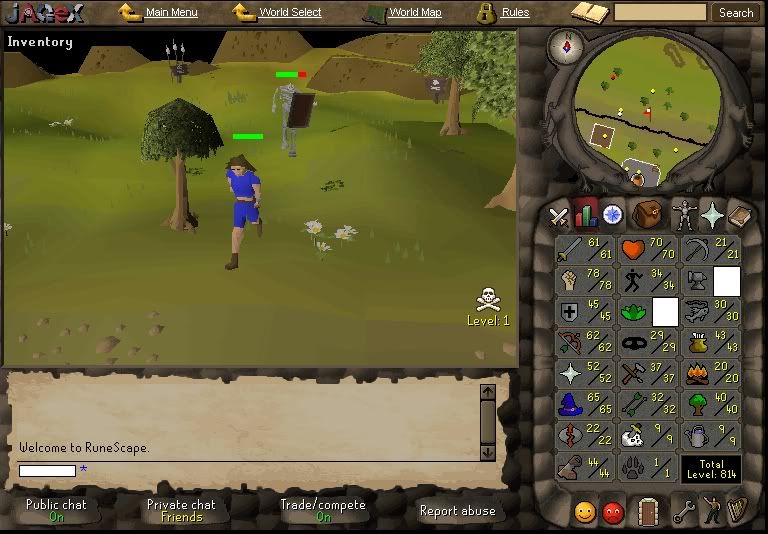Select the Attack skill with sword icon
The height and width of the screenshot is (534, 768).
[x=586, y=250]
